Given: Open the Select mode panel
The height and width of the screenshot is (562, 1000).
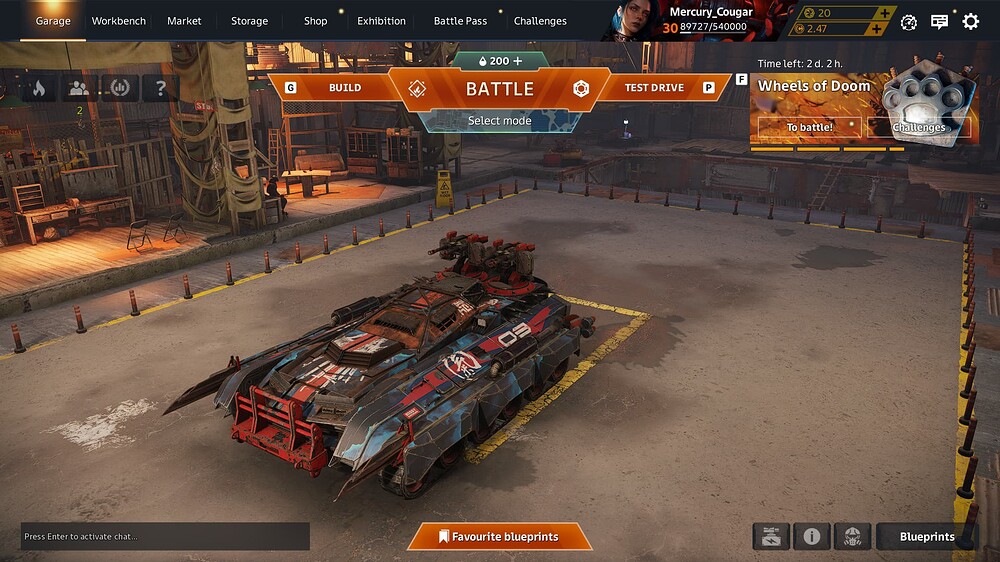Looking at the screenshot, I should (x=499, y=121).
